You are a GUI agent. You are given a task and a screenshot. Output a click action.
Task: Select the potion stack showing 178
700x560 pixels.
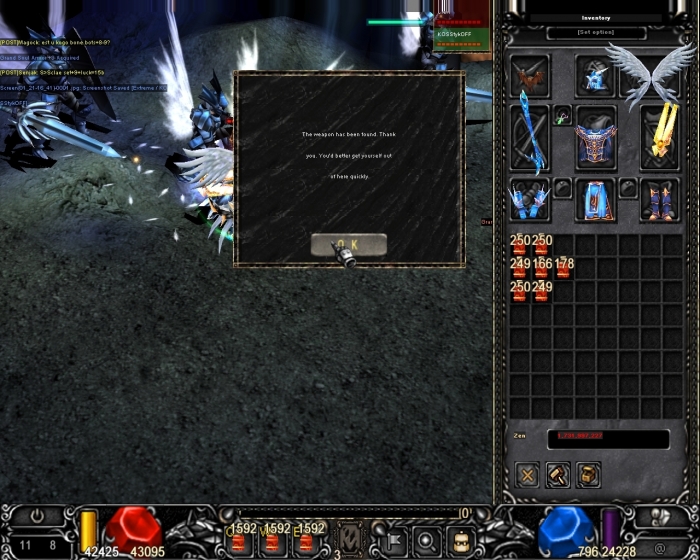coord(564,267)
